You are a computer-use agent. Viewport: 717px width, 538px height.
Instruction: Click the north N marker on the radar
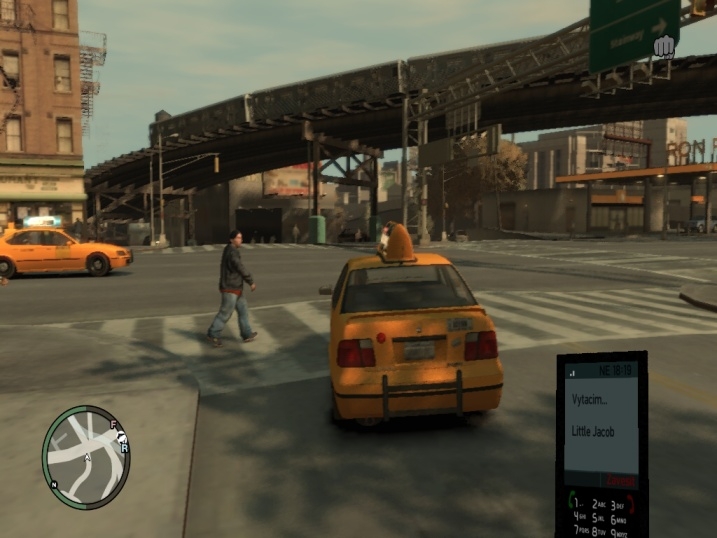coord(55,483)
